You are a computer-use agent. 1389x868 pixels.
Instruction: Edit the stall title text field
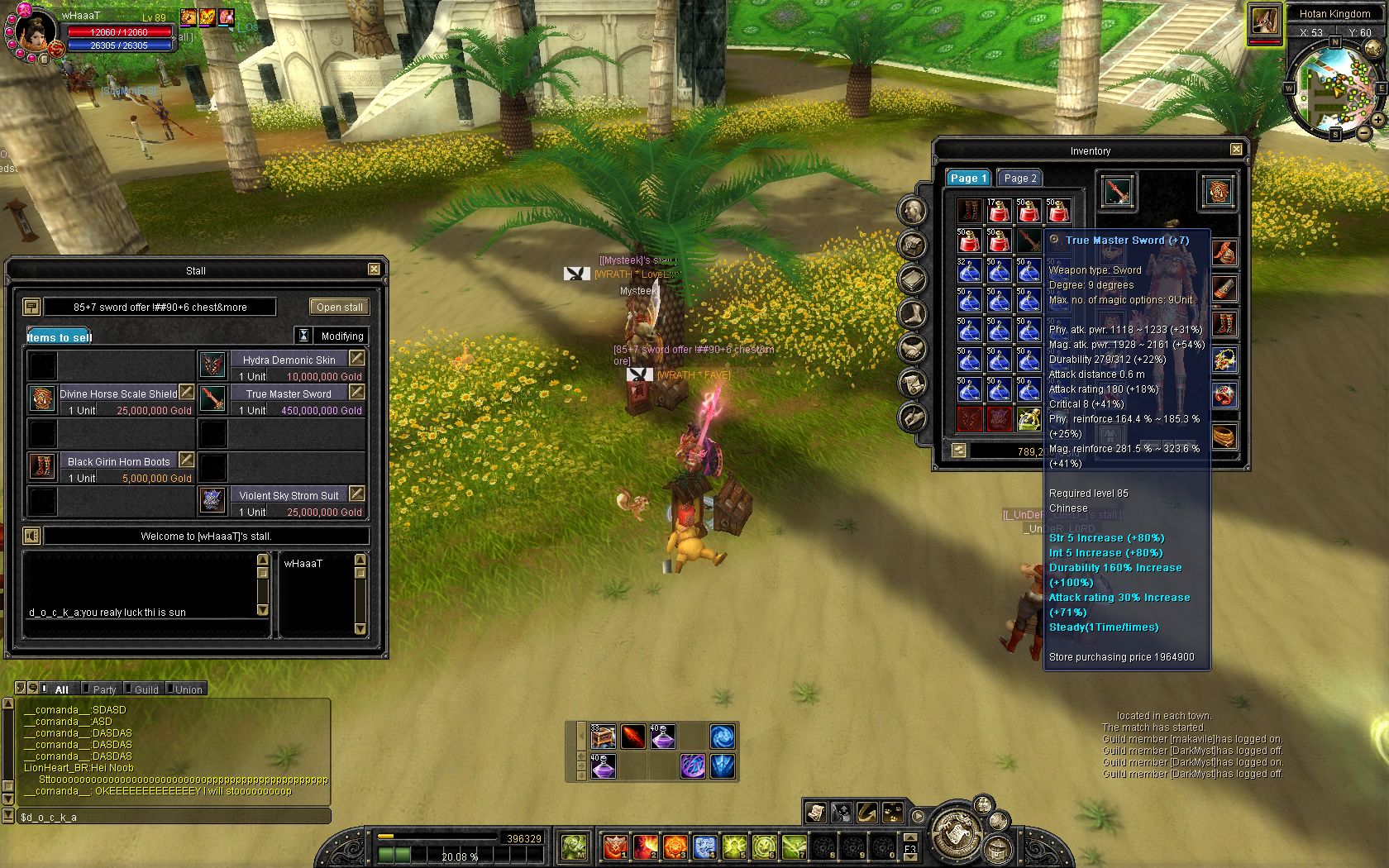tap(160, 307)
